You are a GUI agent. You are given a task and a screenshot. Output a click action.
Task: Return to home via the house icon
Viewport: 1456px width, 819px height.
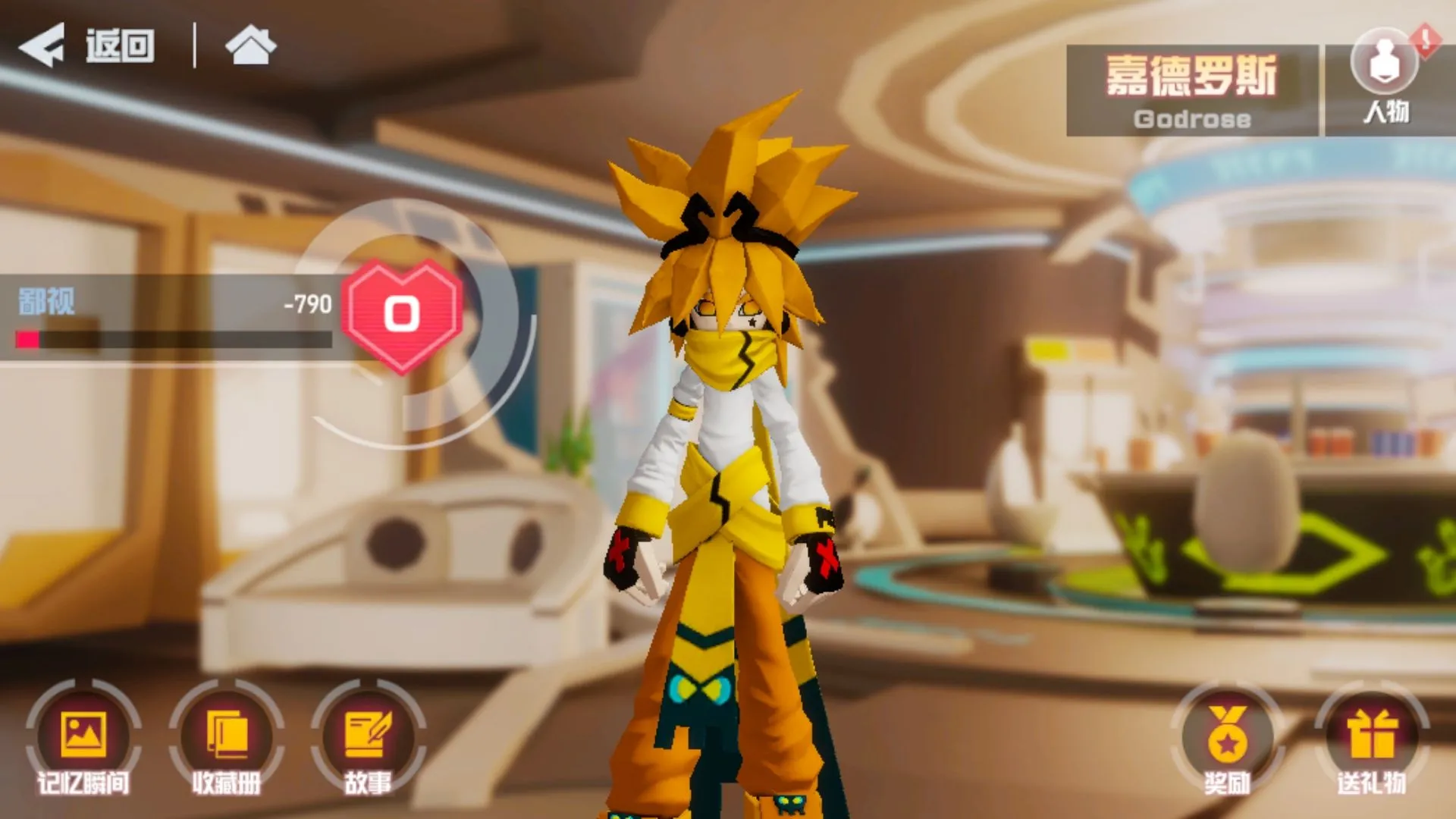tap(251, 45)
